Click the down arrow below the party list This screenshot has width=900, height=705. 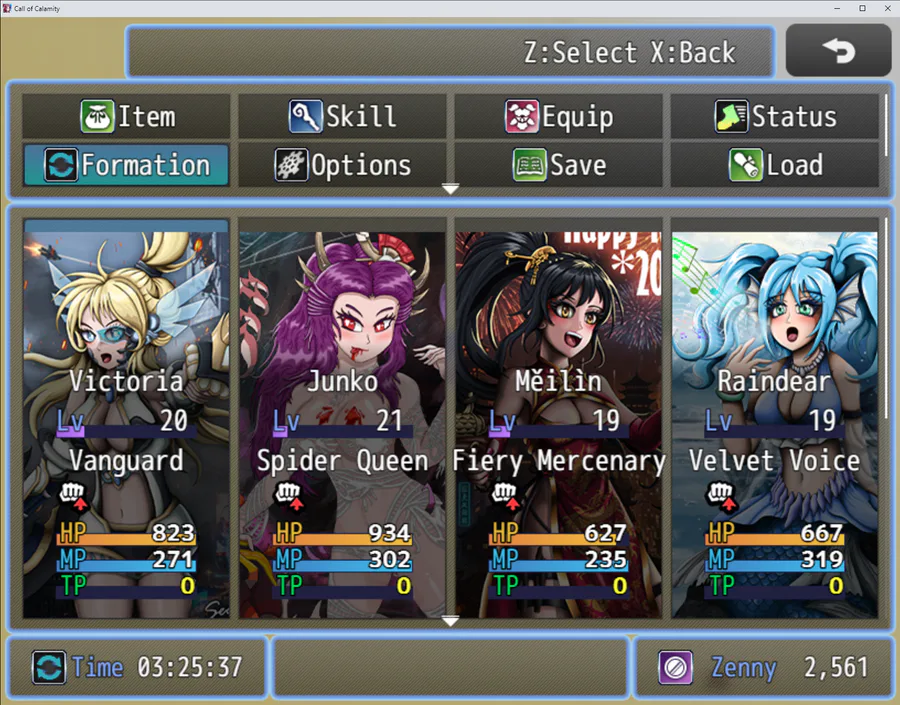(450, 621)
